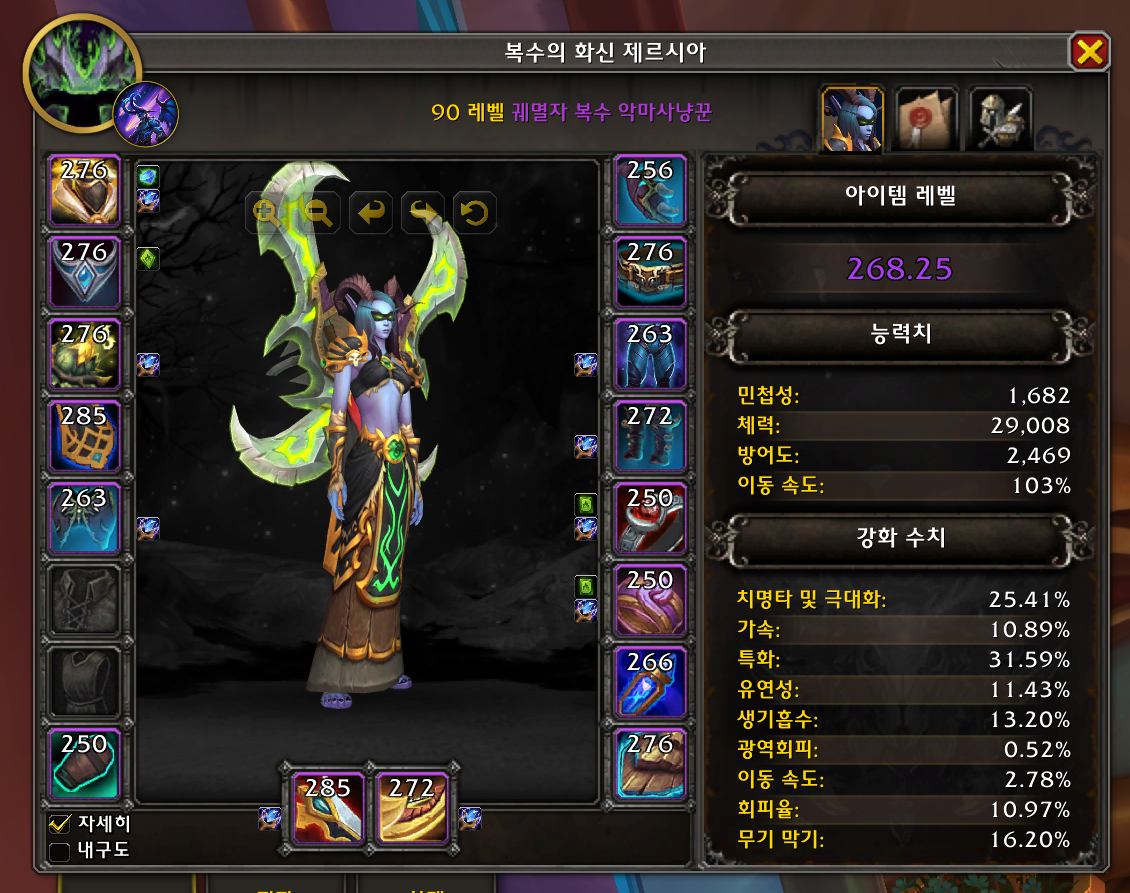
Task: Choose the red-gem ring slot
Action: tap(650, 517)
